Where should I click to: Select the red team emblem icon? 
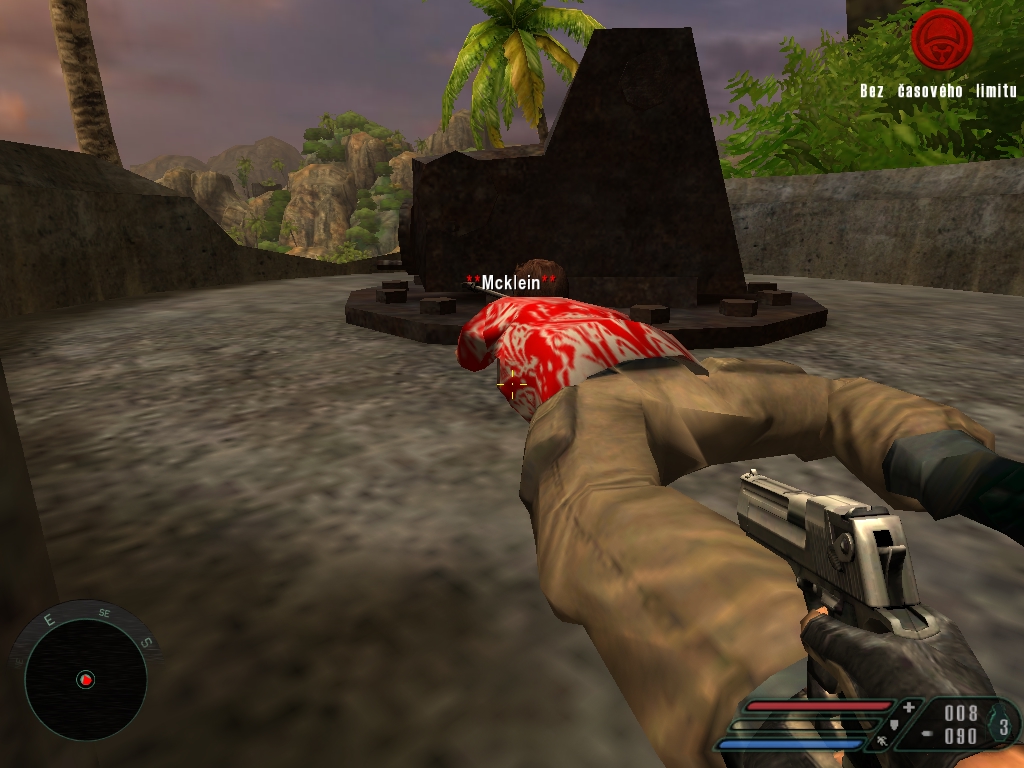click(x=941, y=39)
